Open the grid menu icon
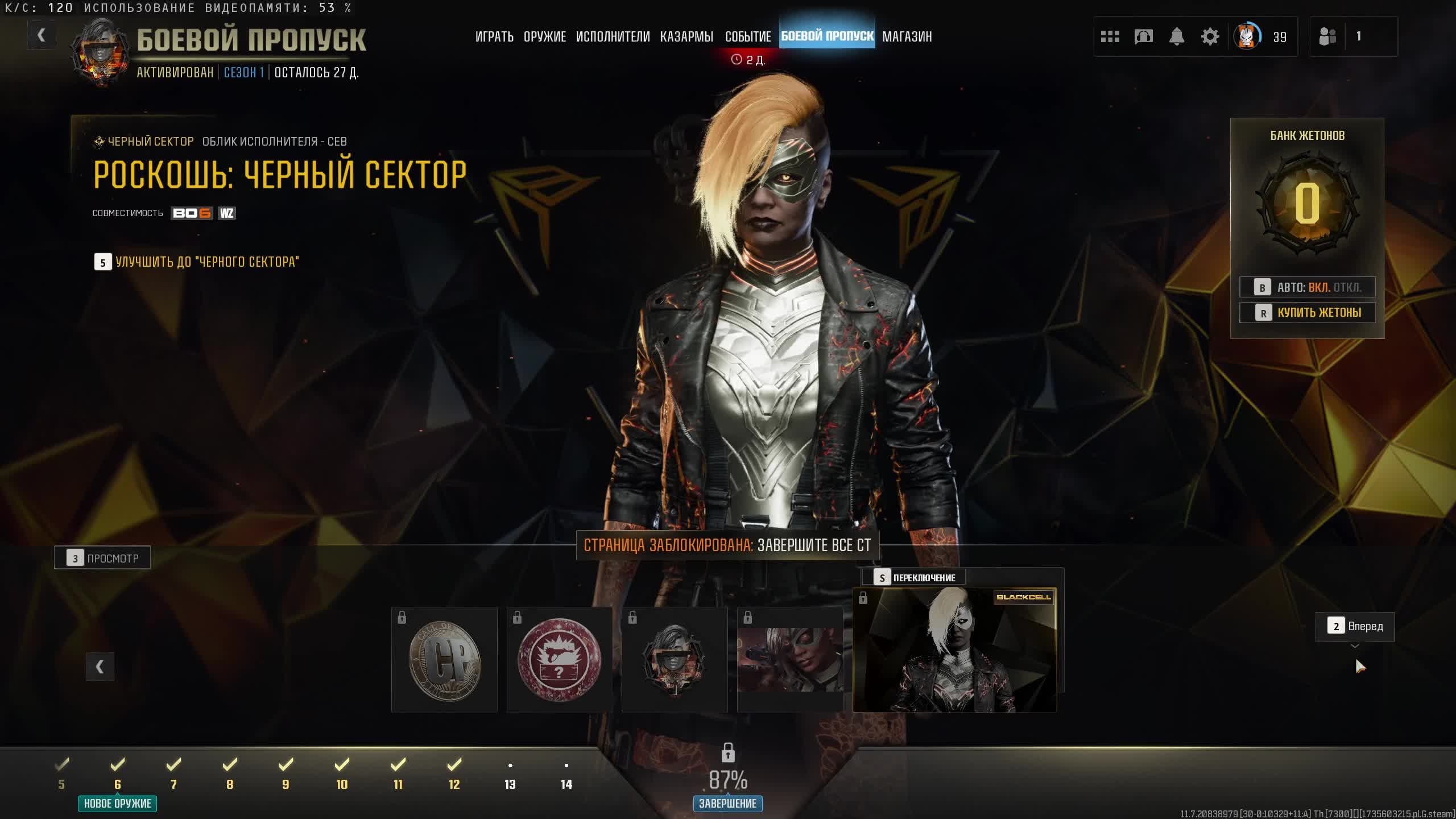 pyautogui.click(x=1110, y=37)
